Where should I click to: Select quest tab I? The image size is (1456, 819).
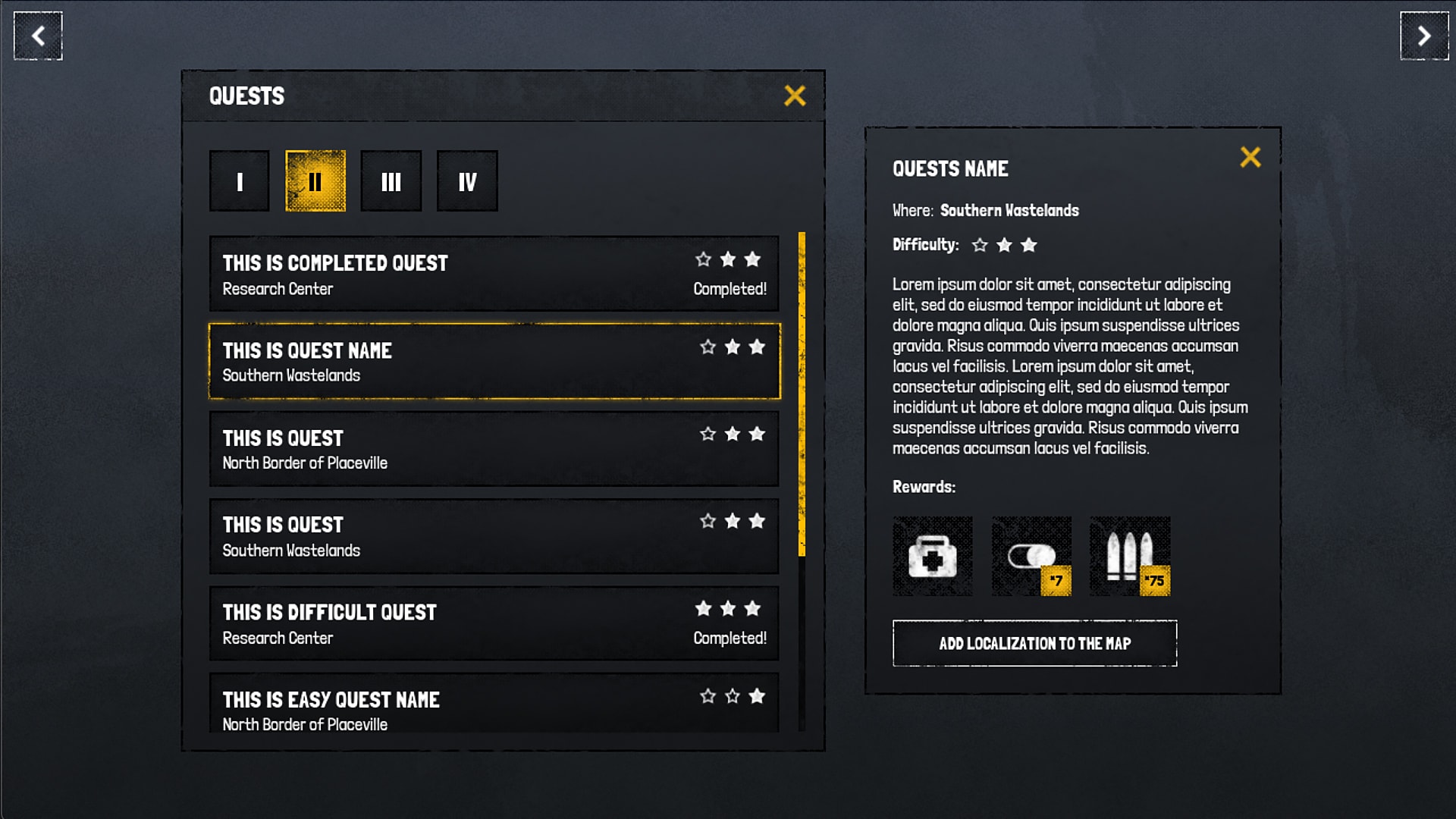point(239,180)
